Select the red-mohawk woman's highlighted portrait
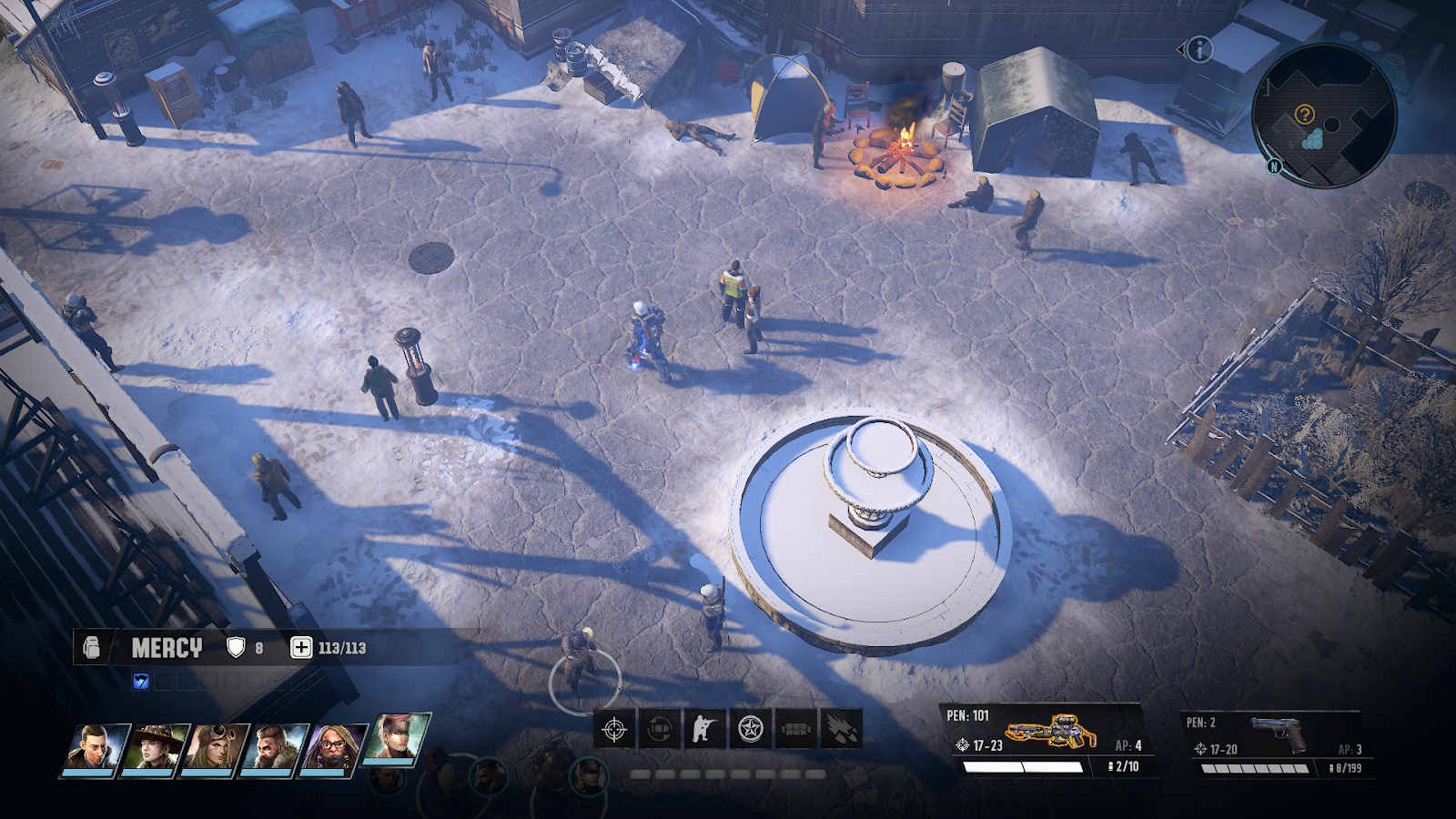This screenshot has height=819, width=1456. [x=397, y=739]
